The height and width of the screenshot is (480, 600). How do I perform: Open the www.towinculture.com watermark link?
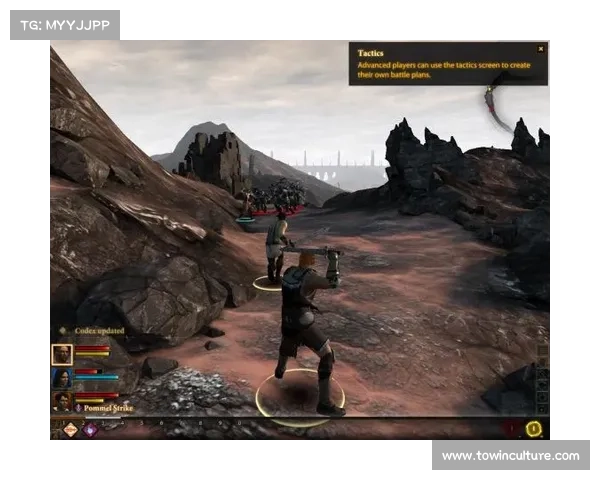511,456
